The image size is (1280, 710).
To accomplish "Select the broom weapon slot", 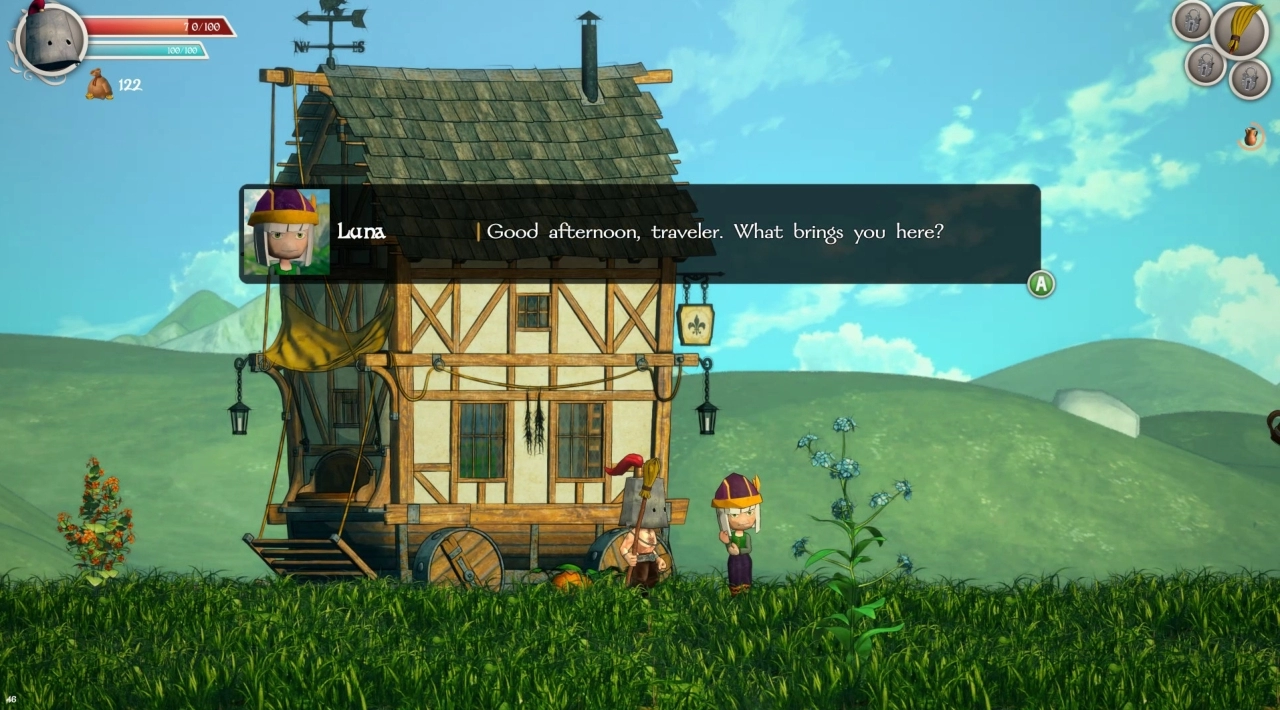I will [x=1239, y=30].
